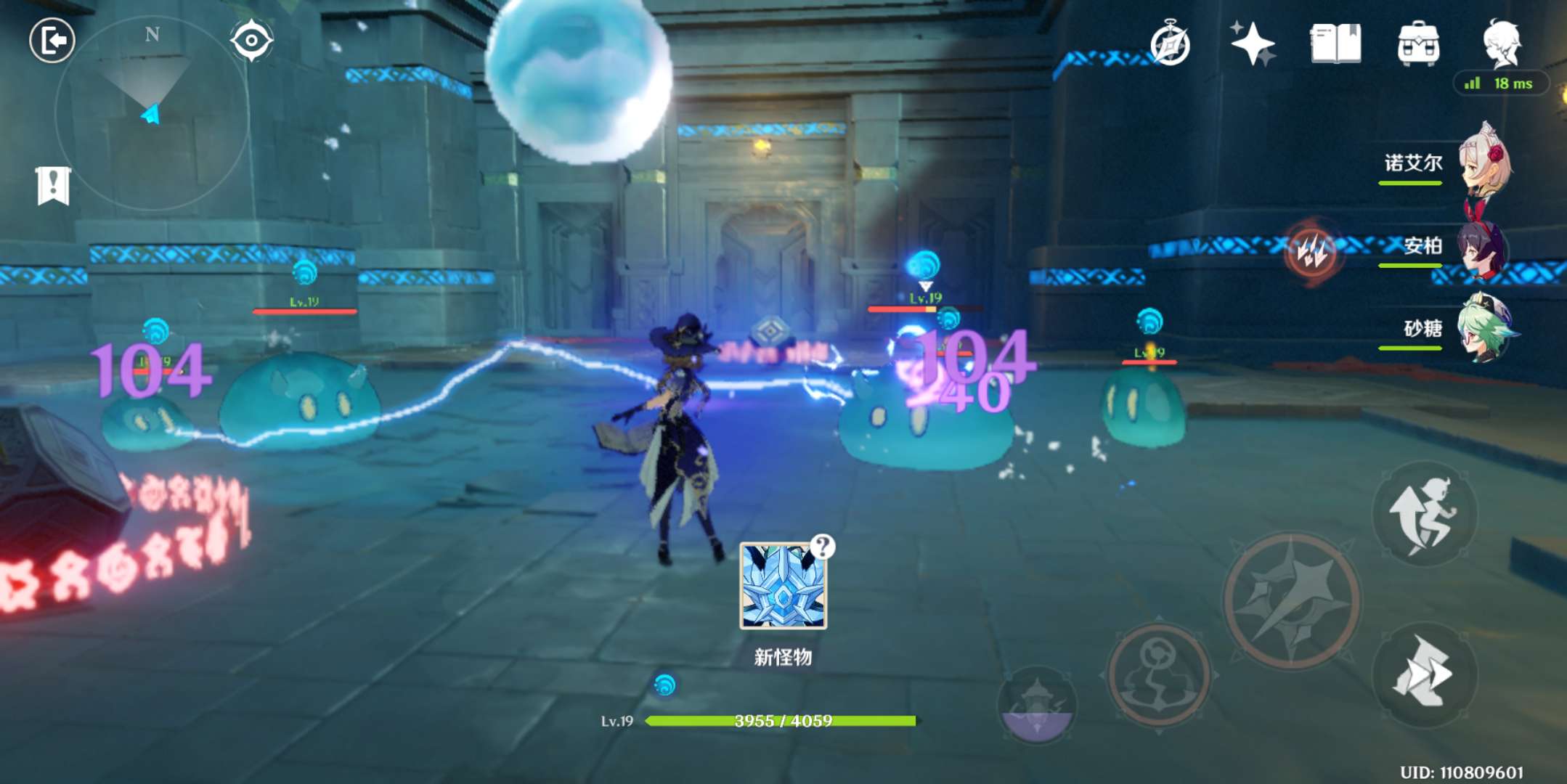Viewport: 1567px width, 784px height.
Task: Open the backpack inventory
Action: [1417, 44]
